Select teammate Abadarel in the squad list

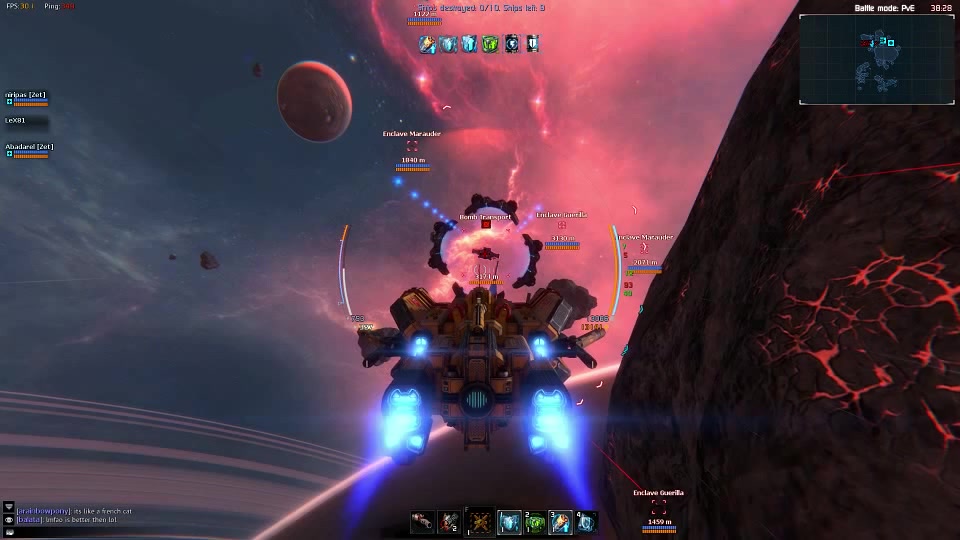tap(29, 148)
